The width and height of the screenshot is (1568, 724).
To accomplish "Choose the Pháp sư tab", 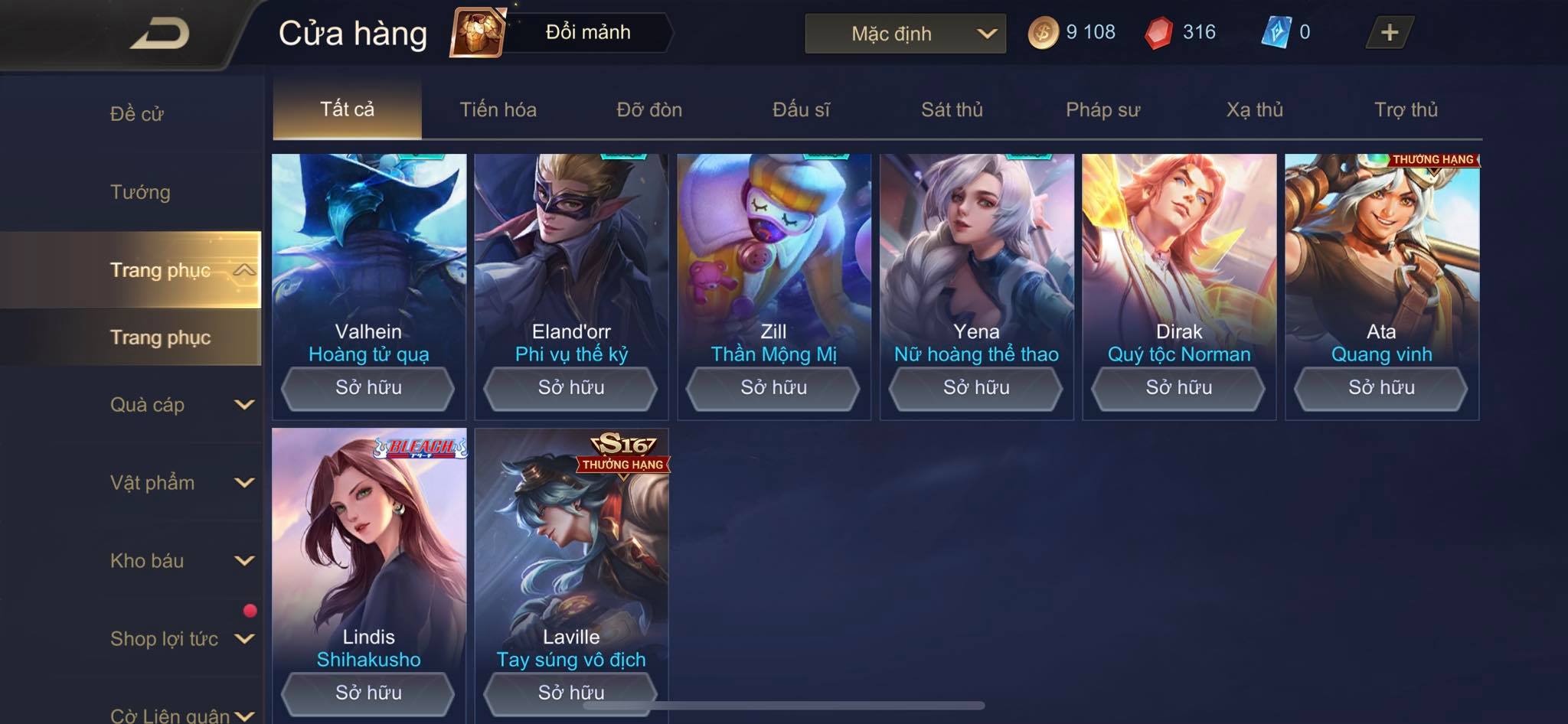I will click(x=1102, y=109).
